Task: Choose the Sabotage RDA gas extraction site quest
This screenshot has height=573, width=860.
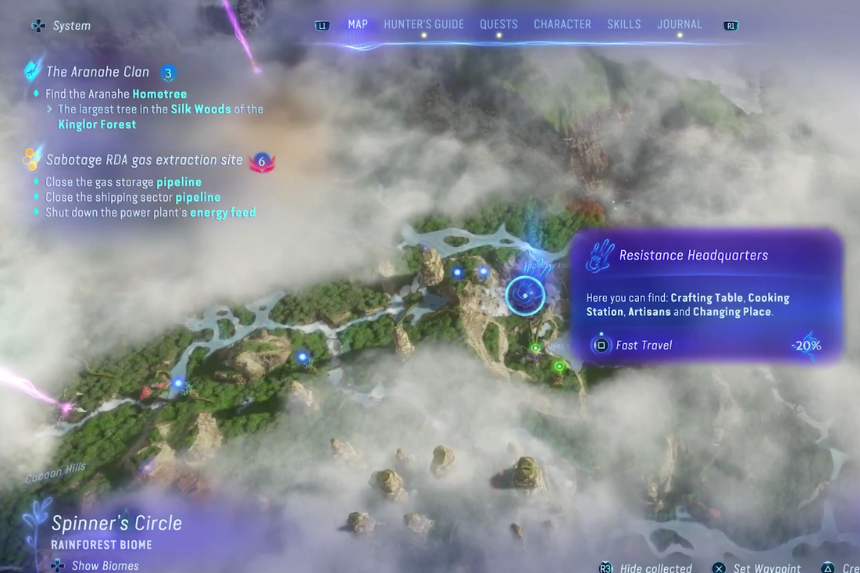Action: 144,160
